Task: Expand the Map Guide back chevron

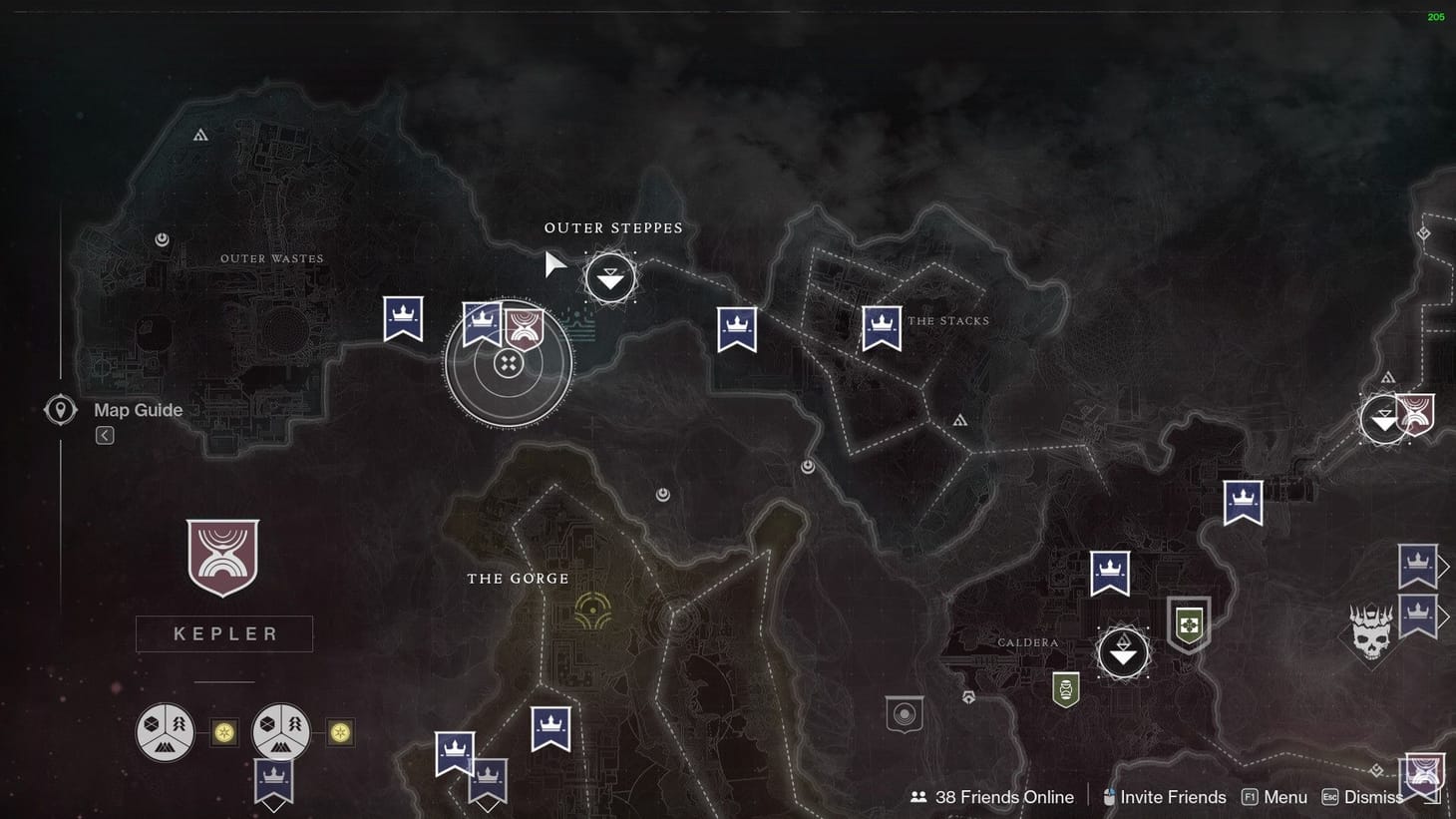Action: (104, 435)
